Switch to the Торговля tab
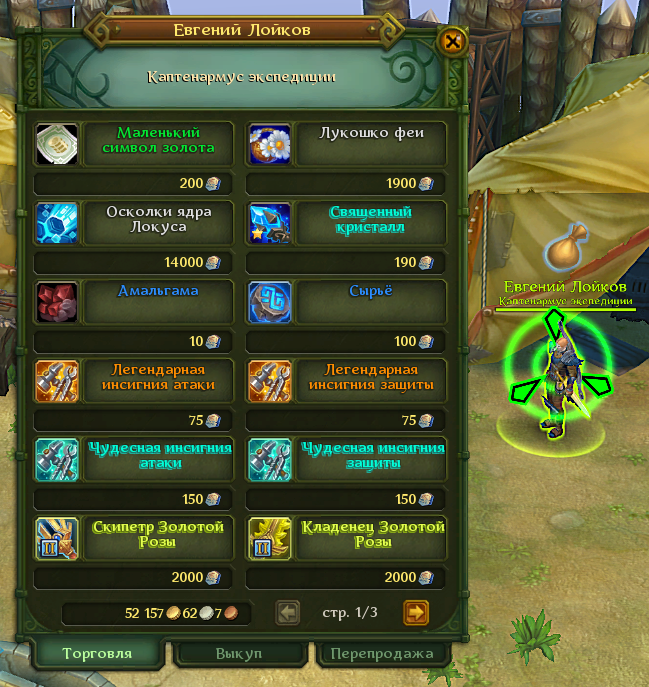This screenshot has width=649, height=687. 97,654
